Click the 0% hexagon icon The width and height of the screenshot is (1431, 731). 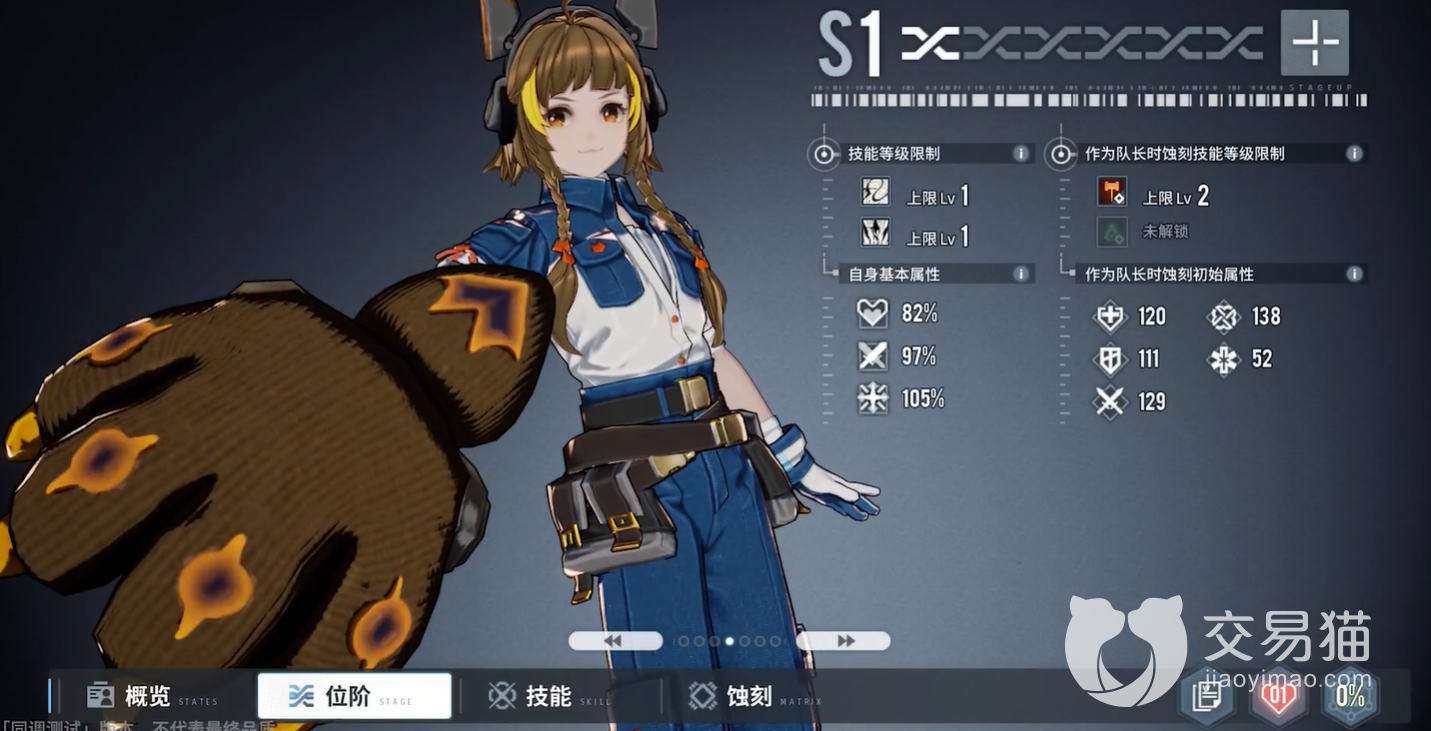click(1350, 696)
